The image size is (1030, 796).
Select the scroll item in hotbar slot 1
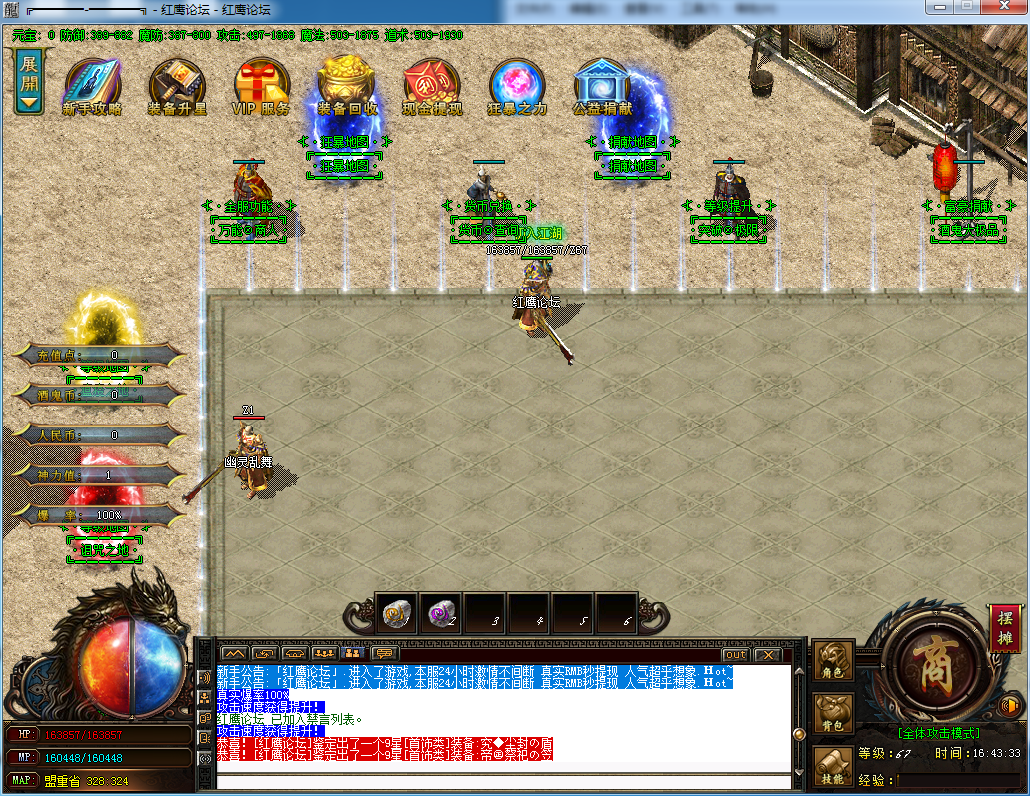(398, 614)
